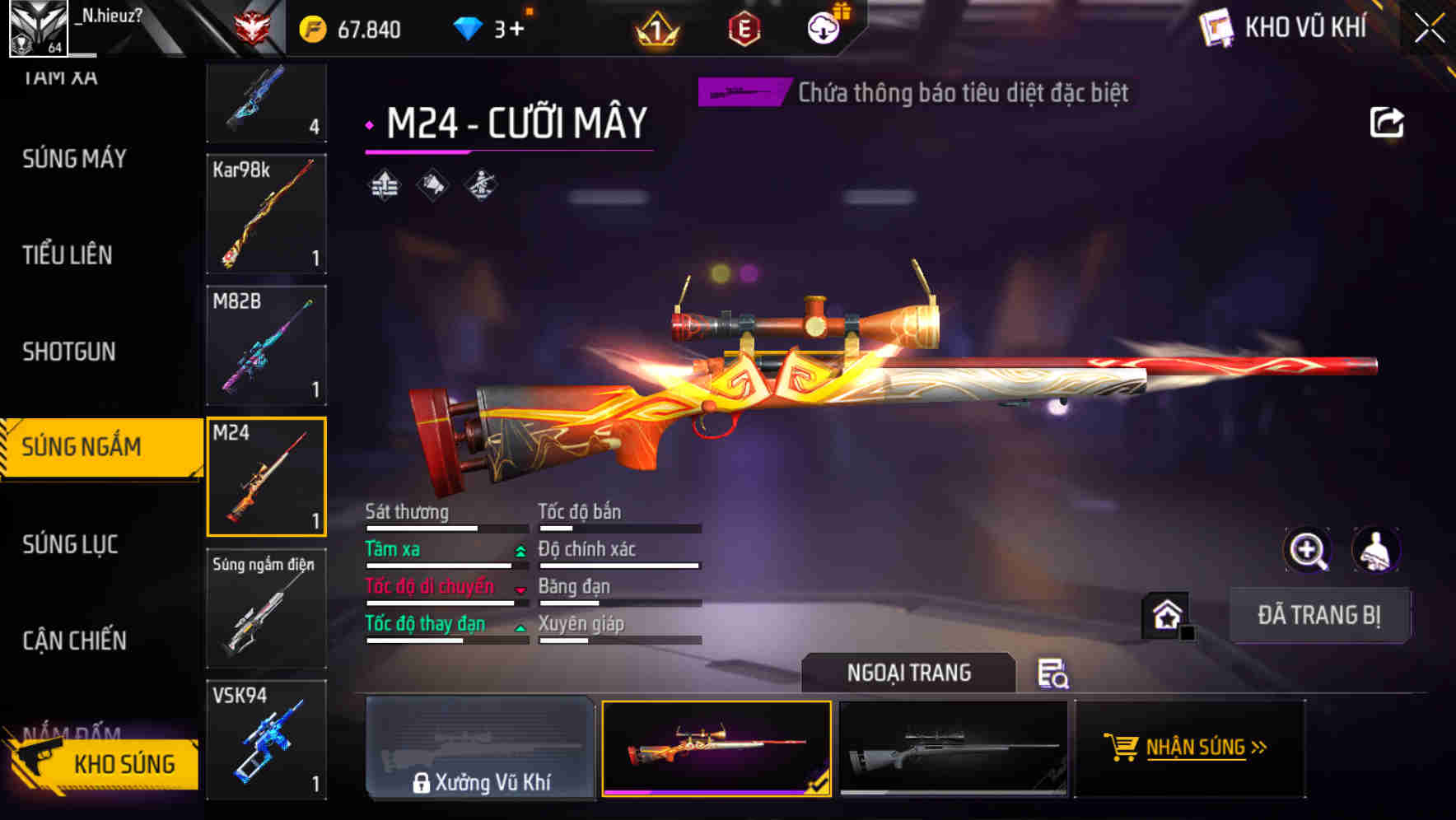
Task: Switch to the SÚNG LỤC category tab
Action: click(x=69, y=544)
